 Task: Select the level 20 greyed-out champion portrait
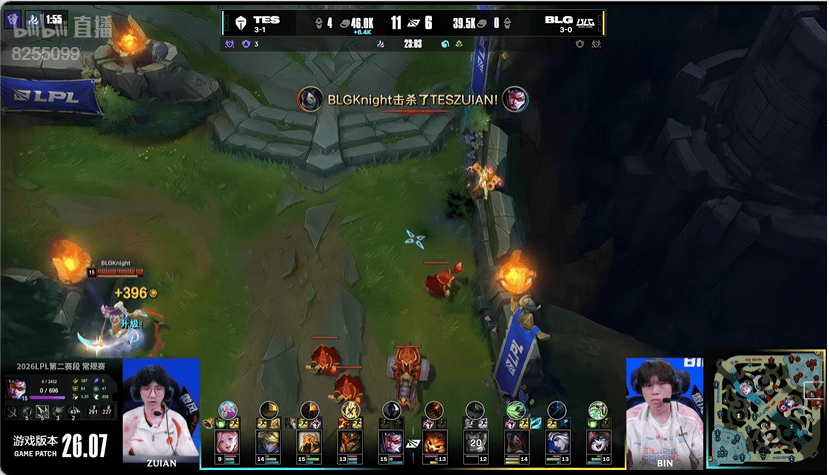(477, 440)
